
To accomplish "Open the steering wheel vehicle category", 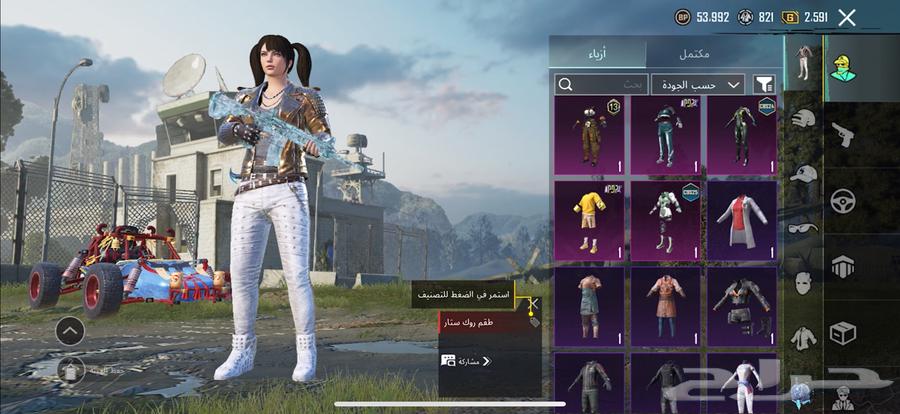I will coord(843,201).
